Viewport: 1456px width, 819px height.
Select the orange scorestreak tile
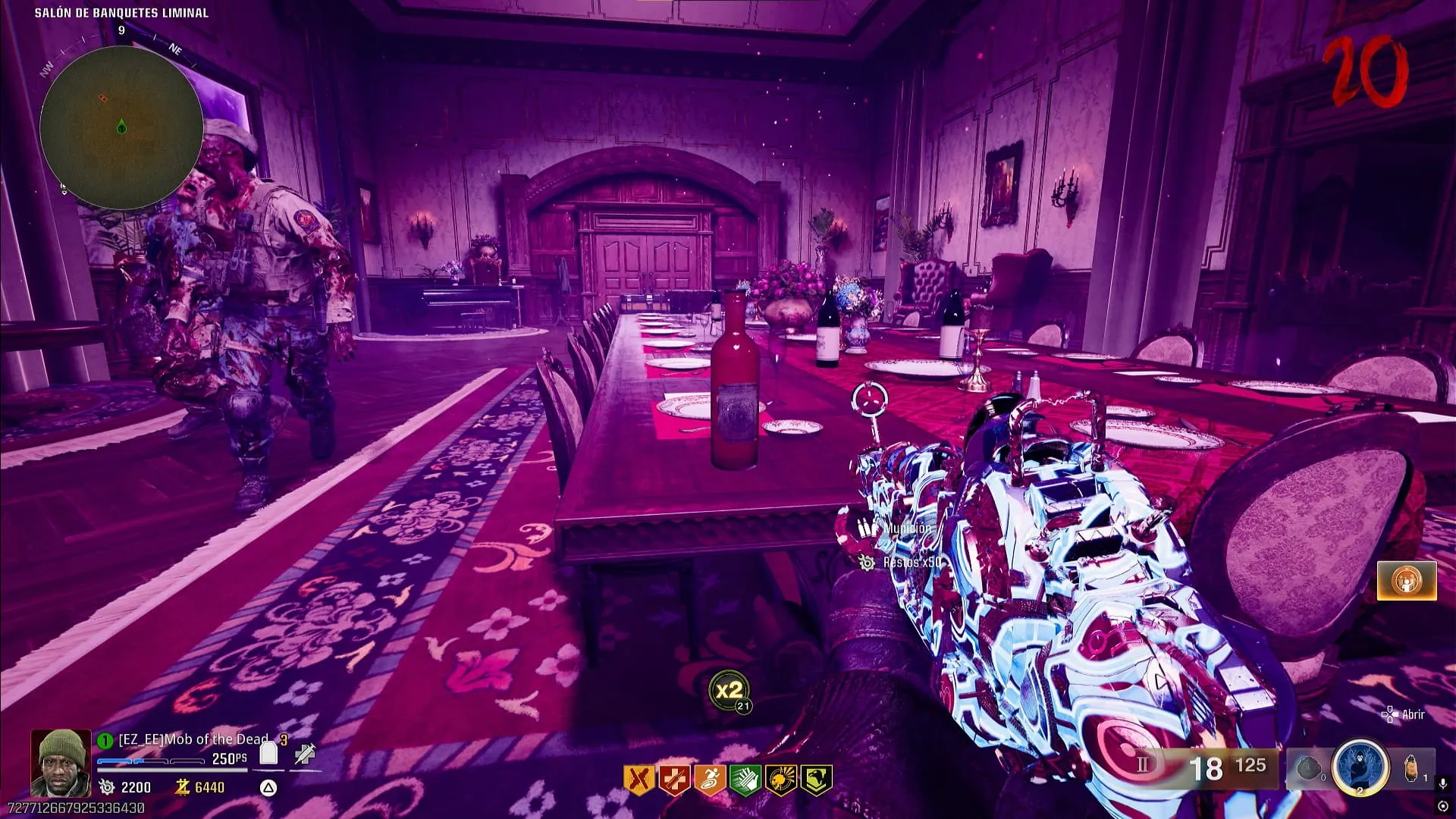point(1406,581)
